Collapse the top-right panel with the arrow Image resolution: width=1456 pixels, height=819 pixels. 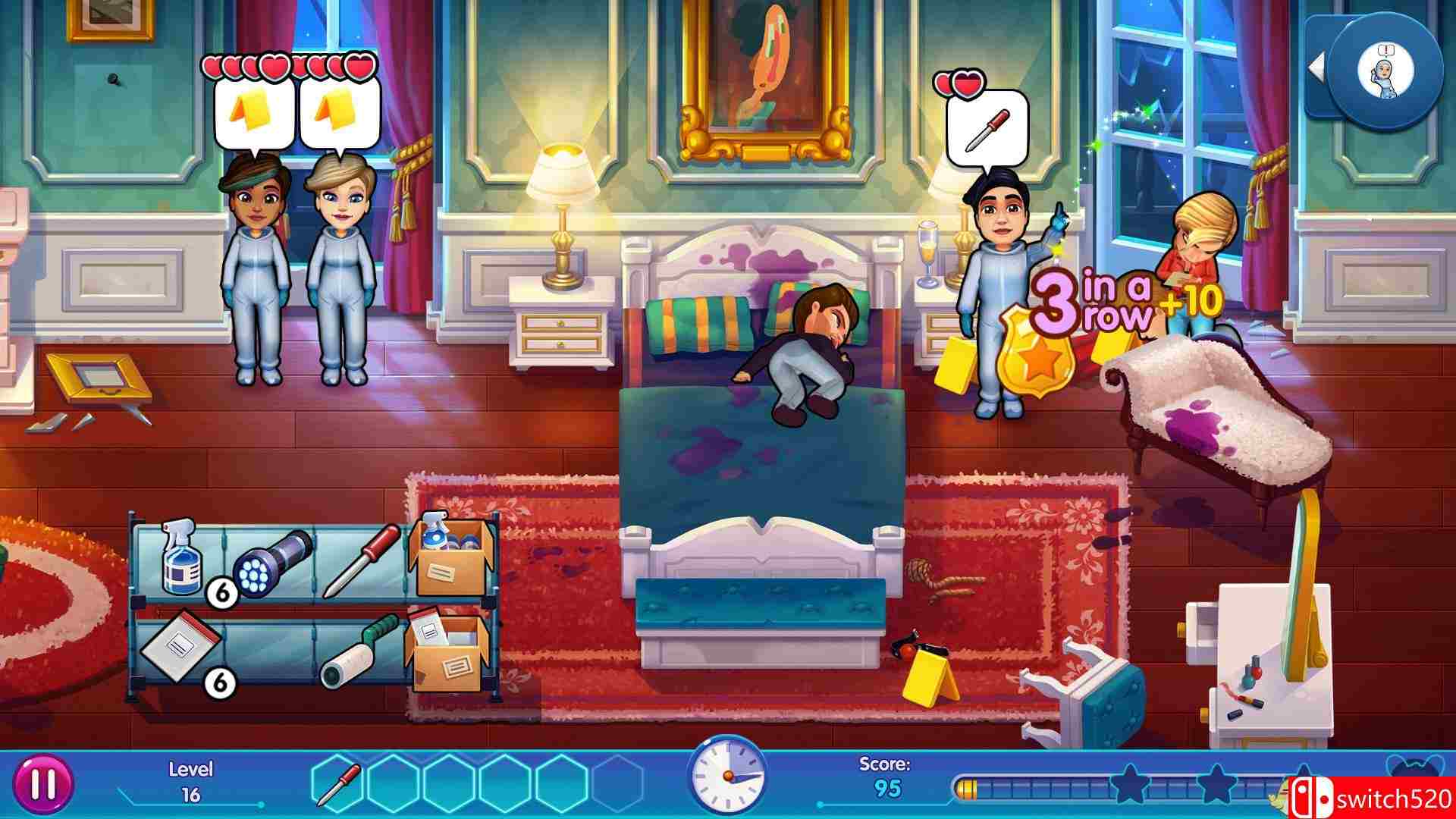(1318, 67)
